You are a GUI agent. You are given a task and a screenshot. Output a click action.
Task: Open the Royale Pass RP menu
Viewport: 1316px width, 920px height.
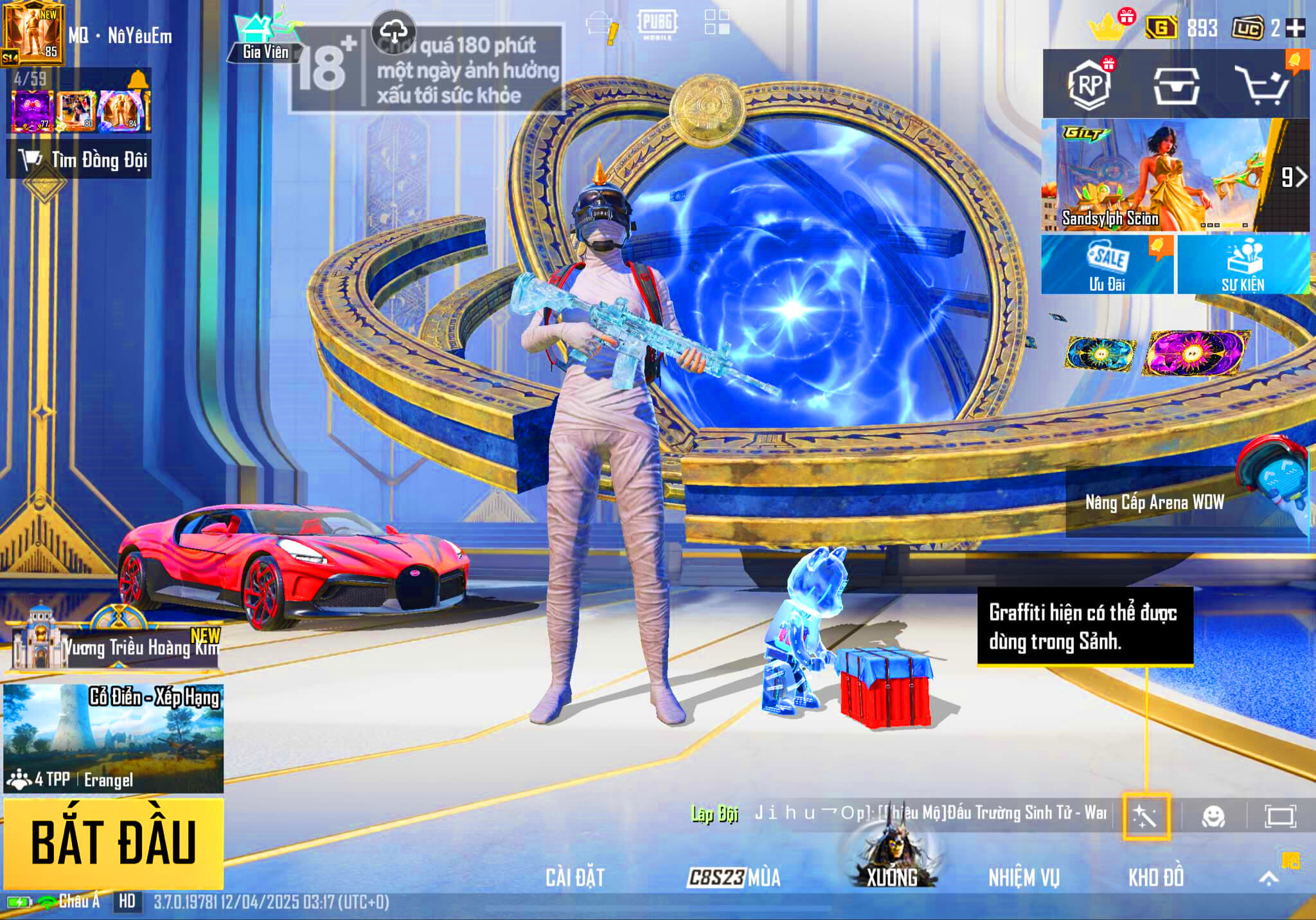click(1089, 84)
